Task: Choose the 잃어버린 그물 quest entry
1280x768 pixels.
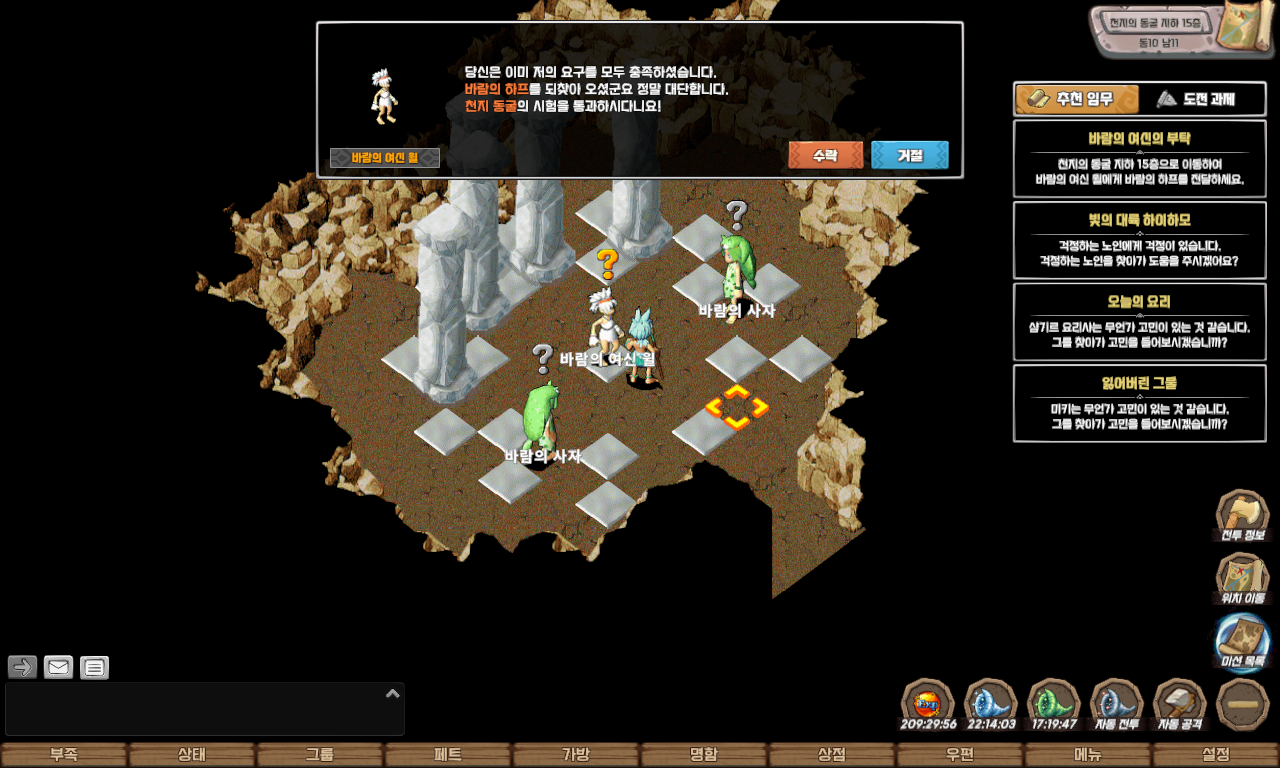Action: coord(1139,403)
